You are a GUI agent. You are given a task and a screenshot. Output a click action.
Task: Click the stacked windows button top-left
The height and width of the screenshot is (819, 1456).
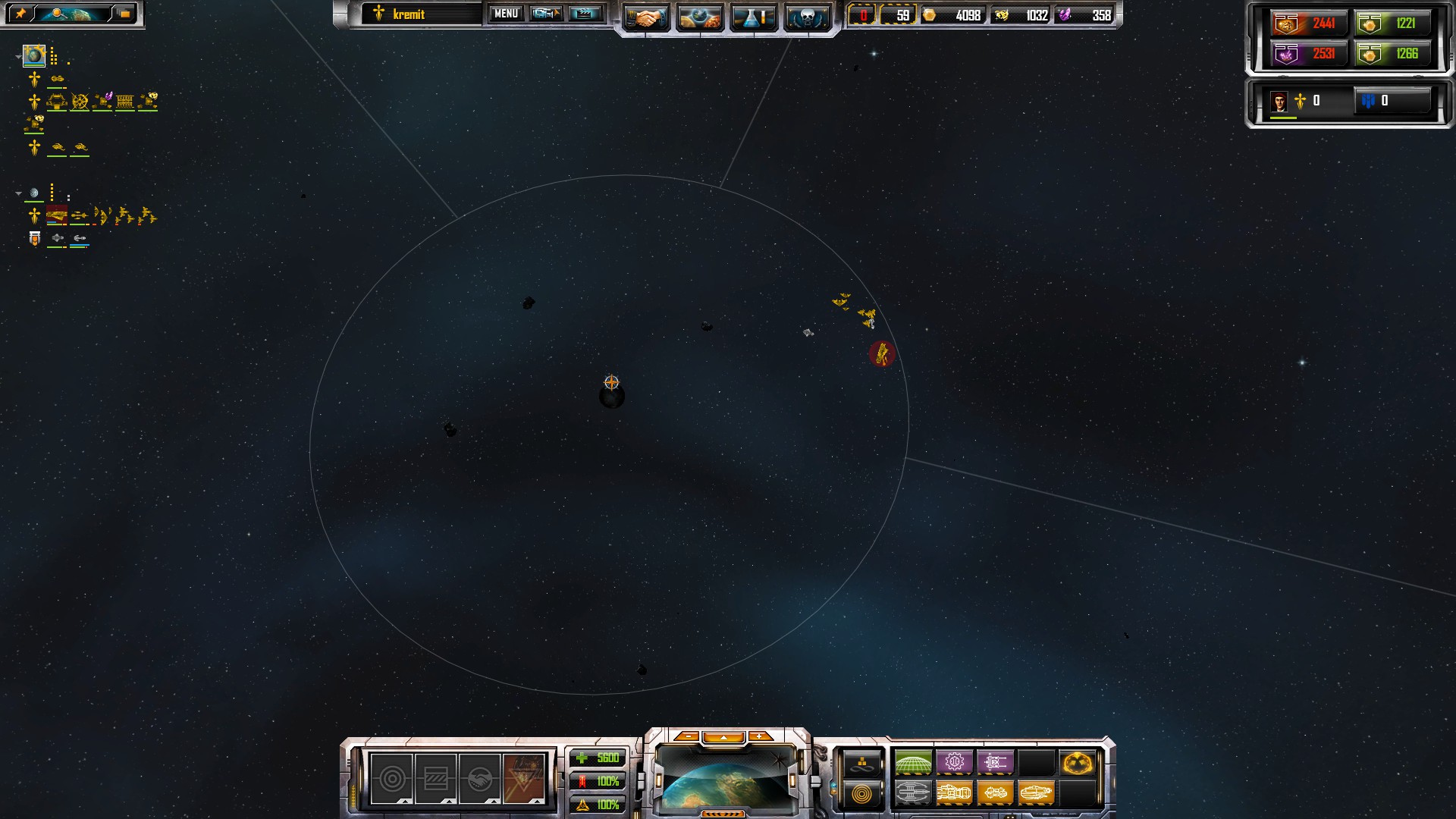tap(124, 14)
